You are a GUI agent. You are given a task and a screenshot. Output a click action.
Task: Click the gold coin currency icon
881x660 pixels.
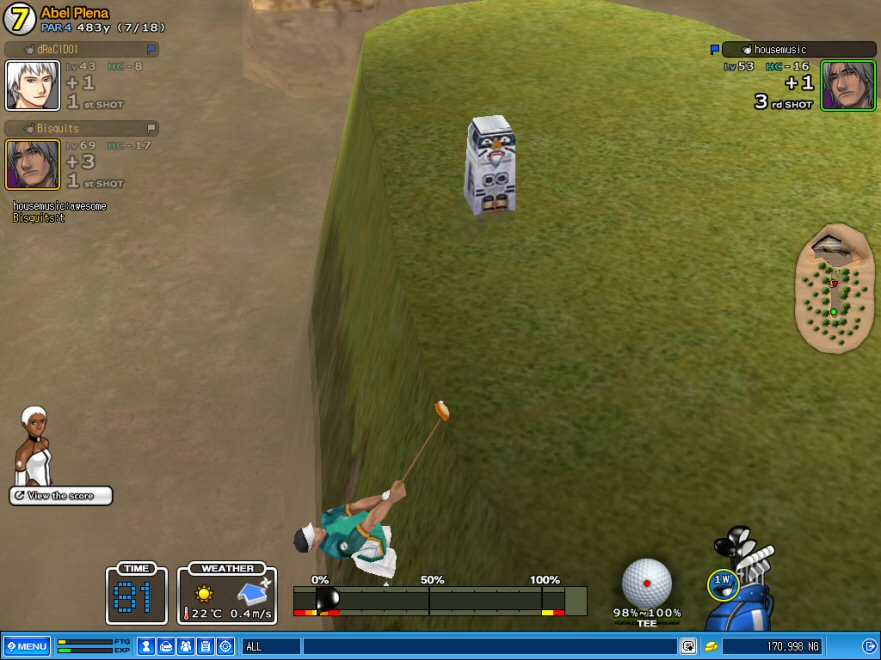click(711, 647)
